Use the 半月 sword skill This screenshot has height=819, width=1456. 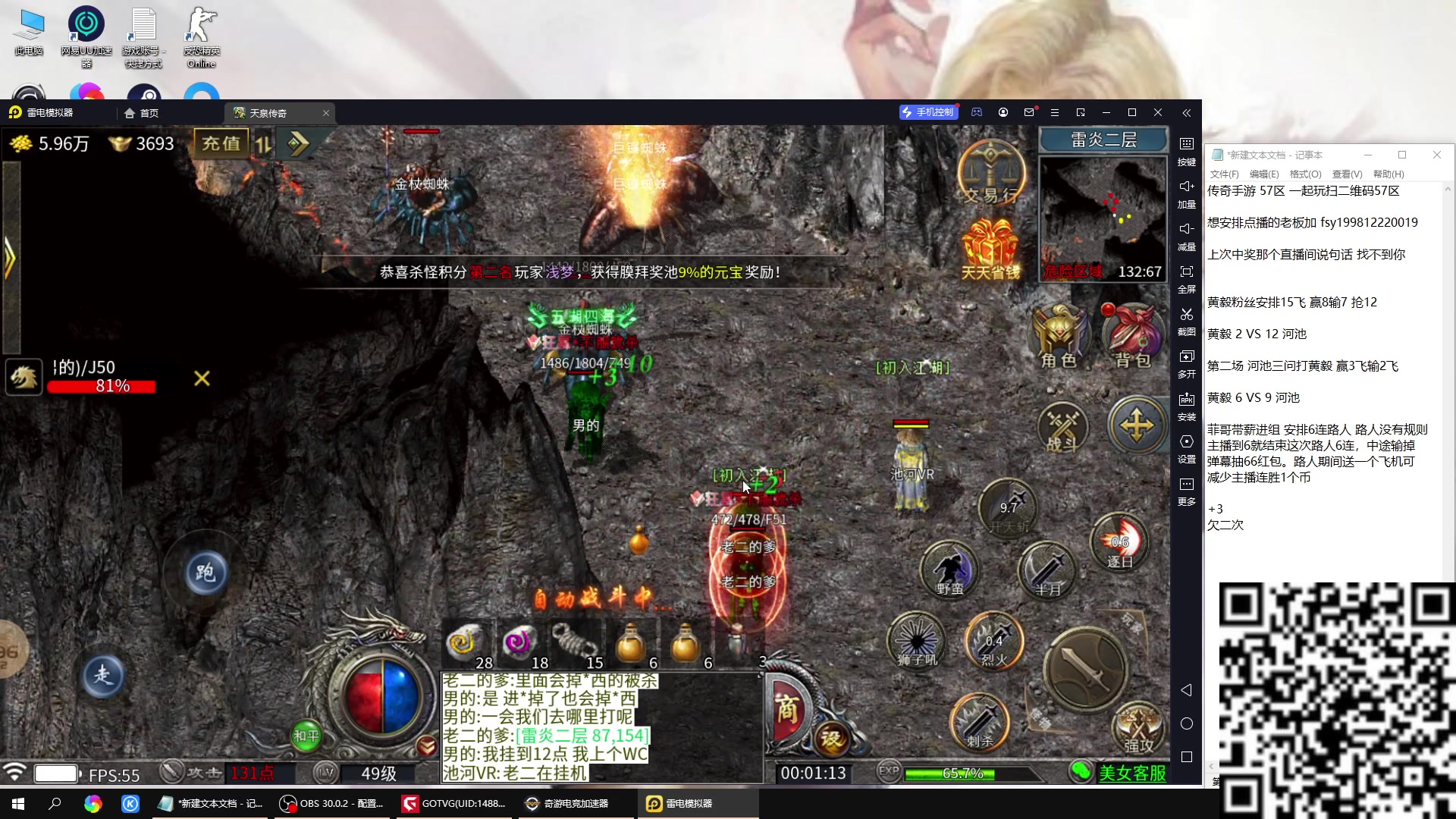coord(1047,570)
